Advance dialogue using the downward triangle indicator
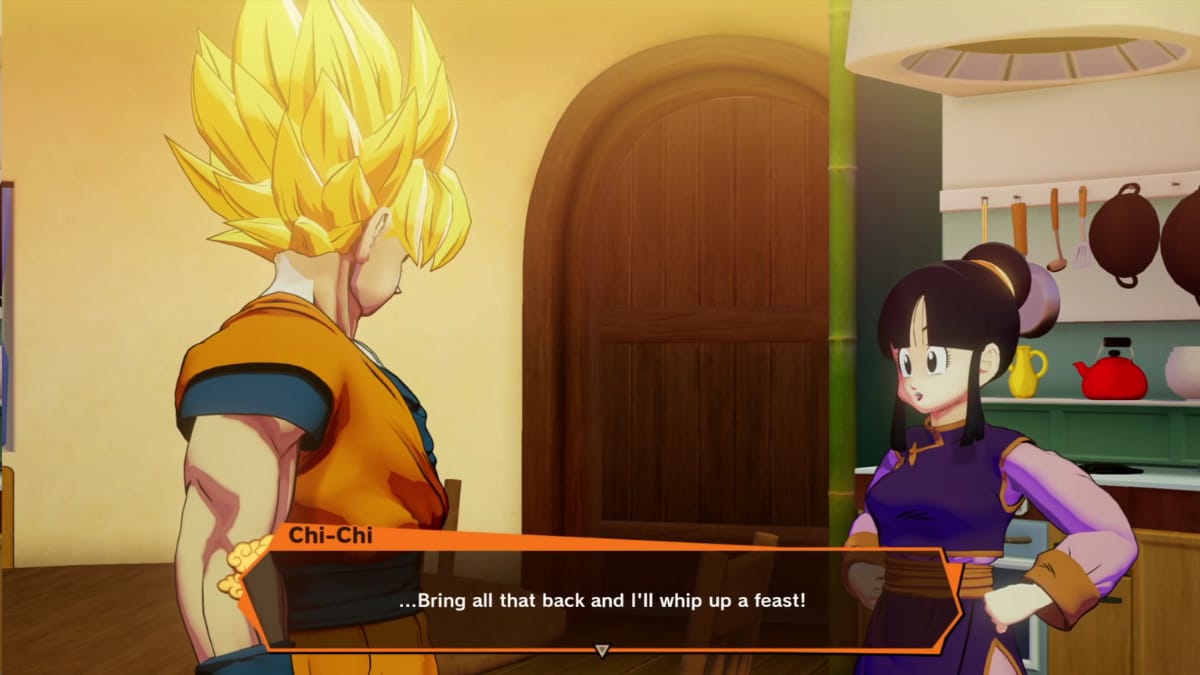Screen dimensions: 1200x675 [601, 650]
